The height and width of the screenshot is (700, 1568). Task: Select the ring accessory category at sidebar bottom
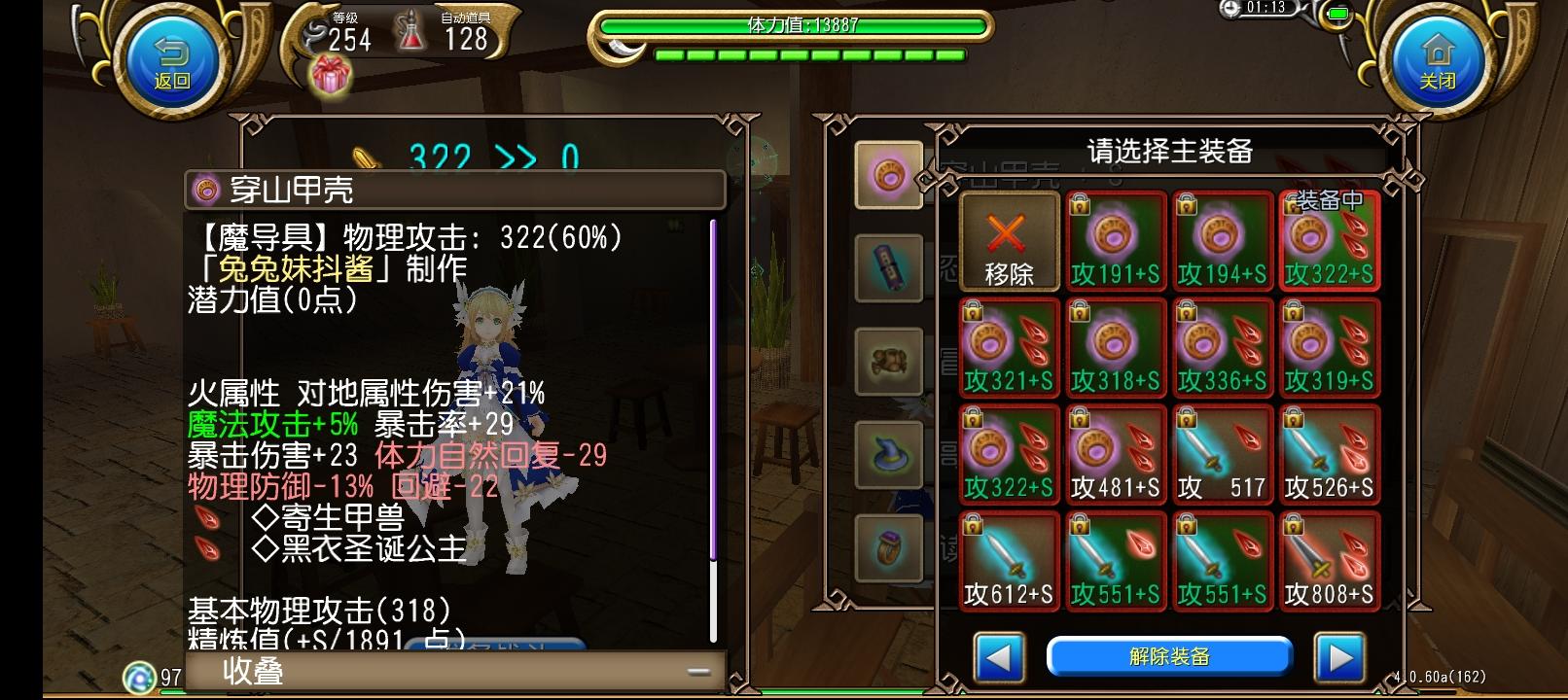pos(887,546)
